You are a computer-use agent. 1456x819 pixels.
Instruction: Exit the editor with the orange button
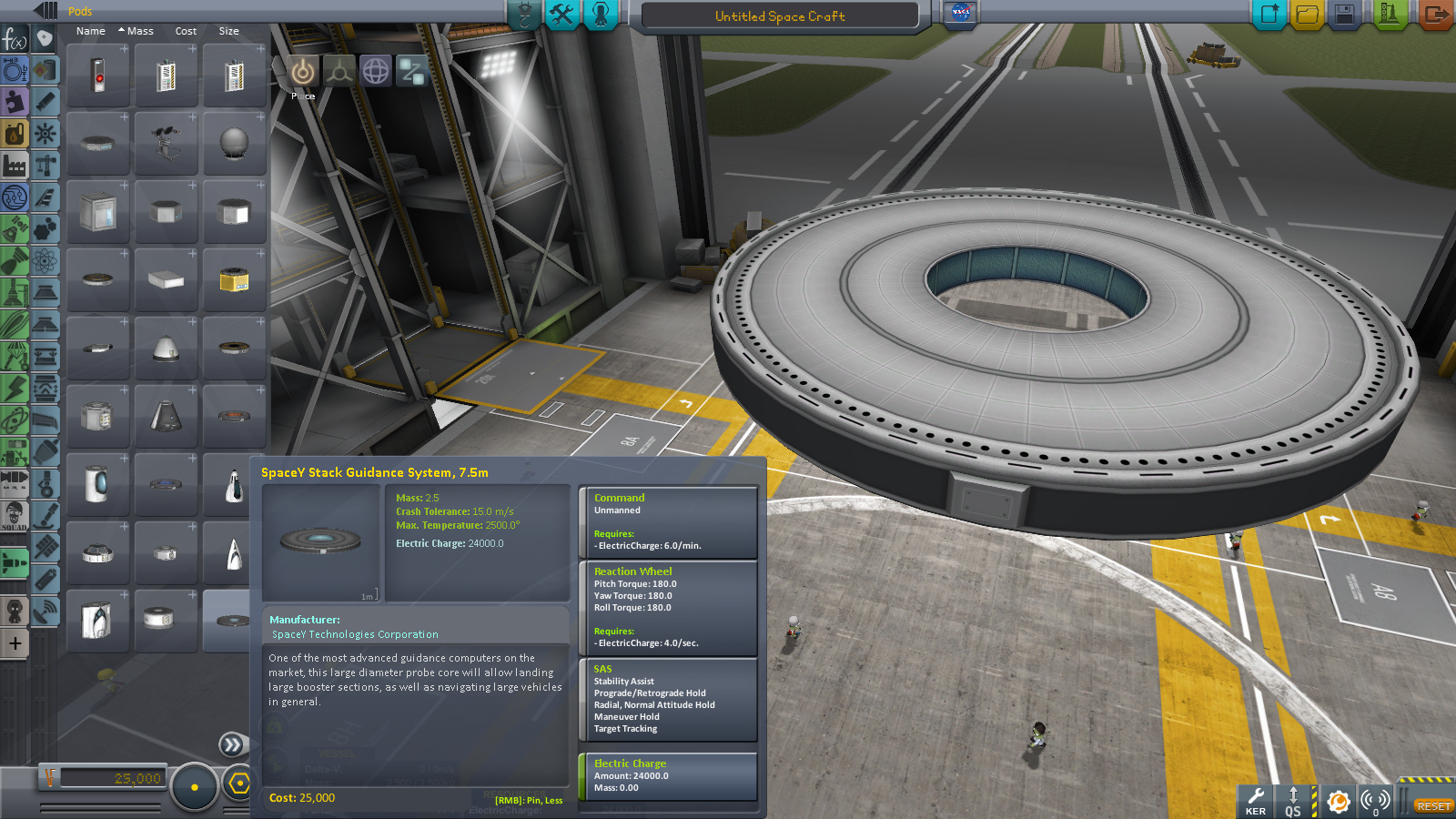click(1434, 15)
